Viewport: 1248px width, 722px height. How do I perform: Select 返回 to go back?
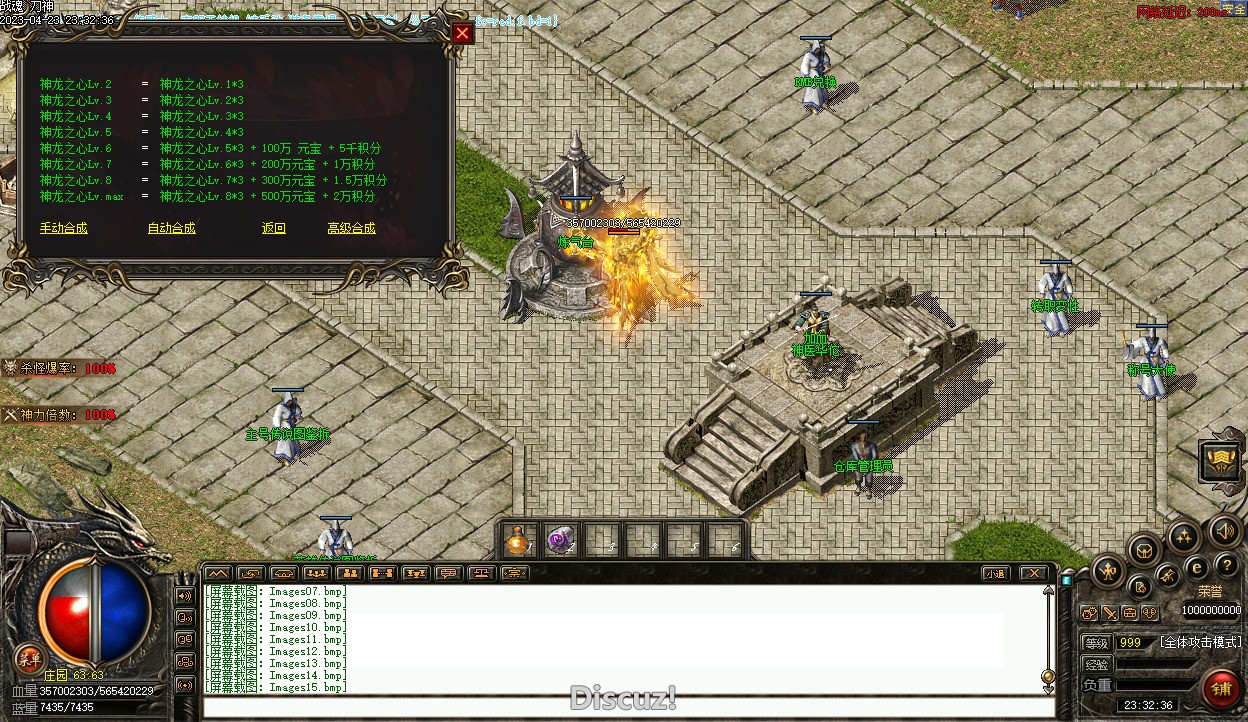(274, 229)
